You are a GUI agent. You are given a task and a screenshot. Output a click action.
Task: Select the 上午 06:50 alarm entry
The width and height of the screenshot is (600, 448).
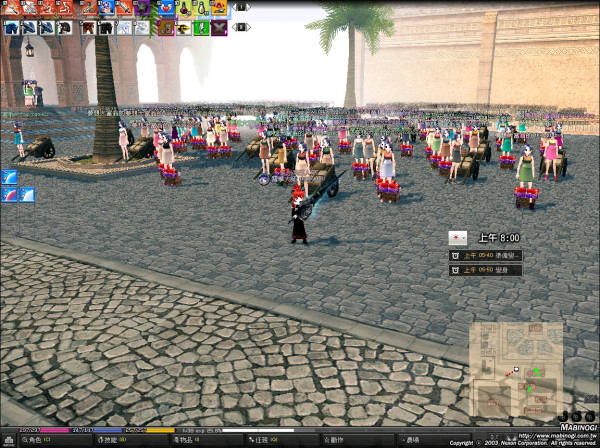pyautogui.click(x=486, y=270)
